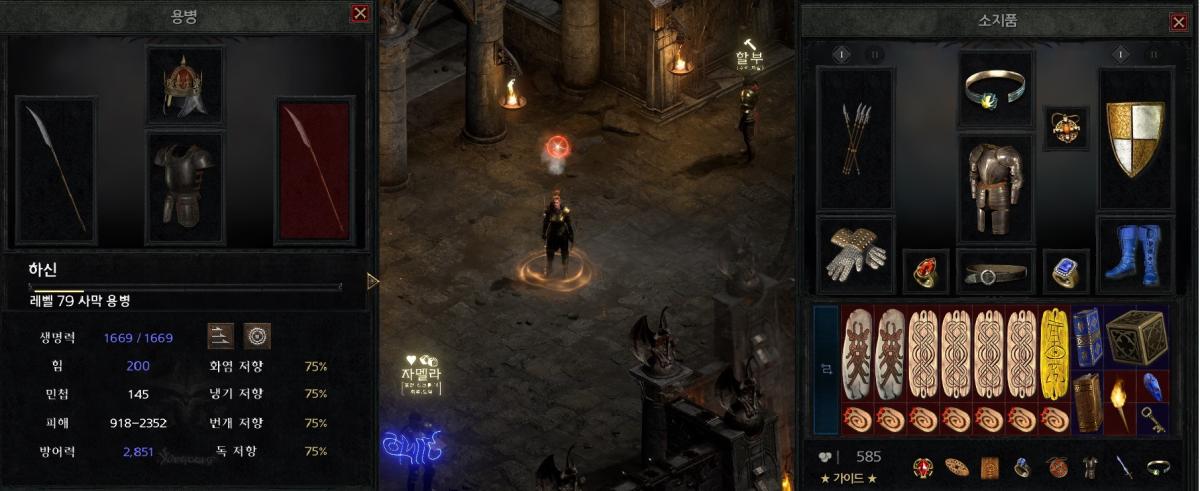Select the blue gem ring slot
The height and width of the screenshot is (491, 1200).
pos(1064,270)
